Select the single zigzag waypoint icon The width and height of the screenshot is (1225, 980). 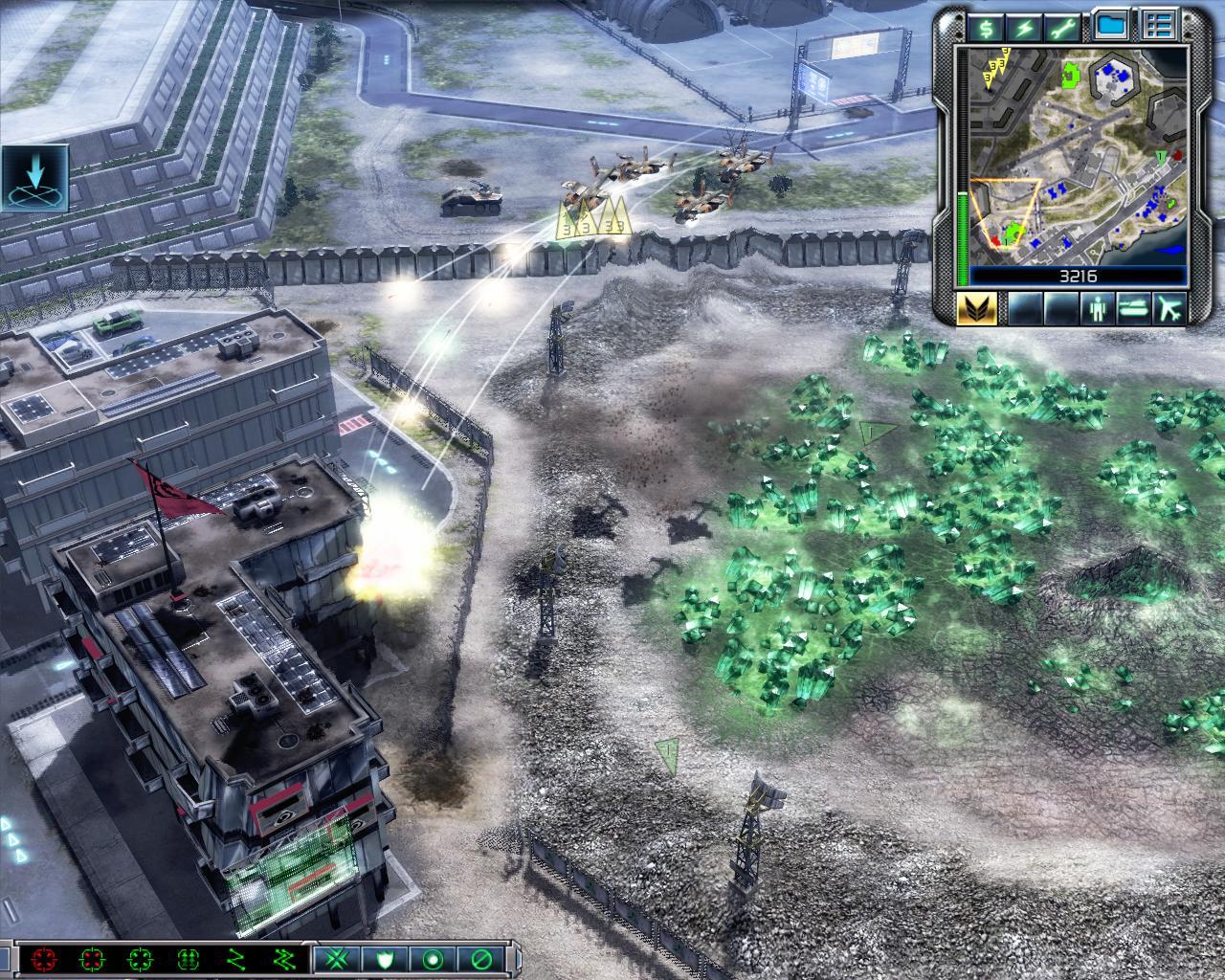235,959
